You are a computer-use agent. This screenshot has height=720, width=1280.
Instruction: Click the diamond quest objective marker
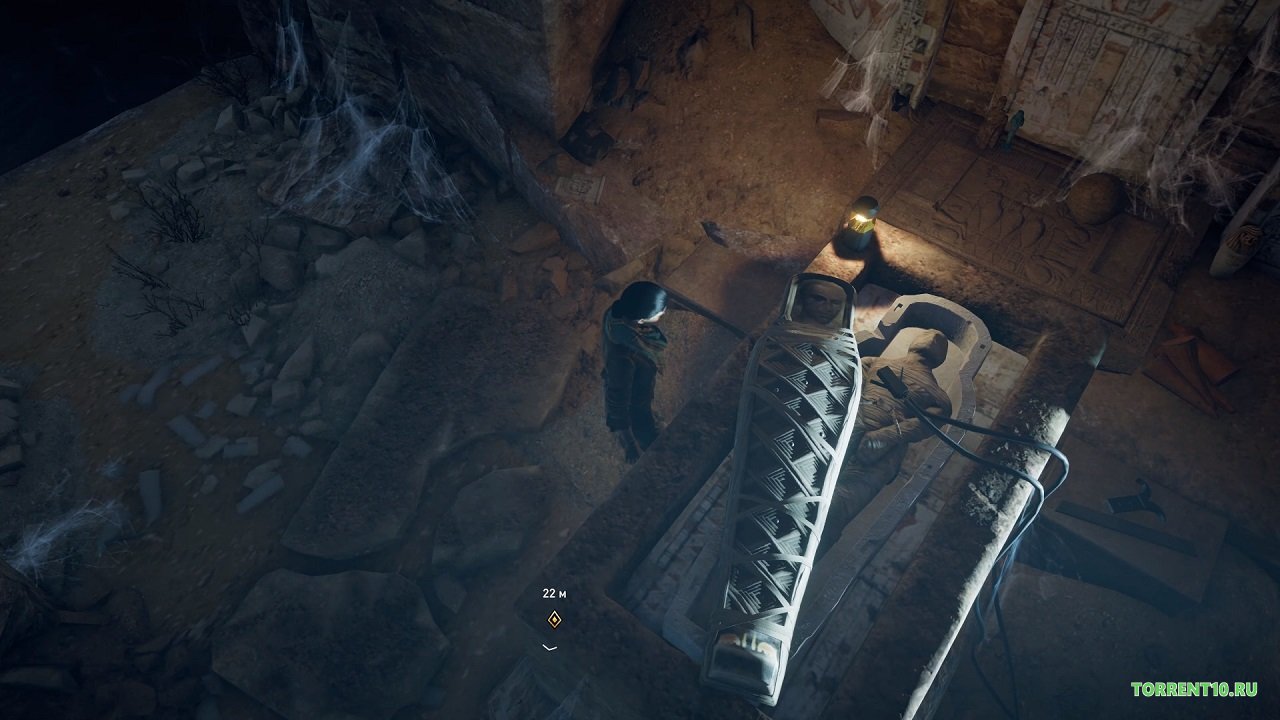point(554,620)
